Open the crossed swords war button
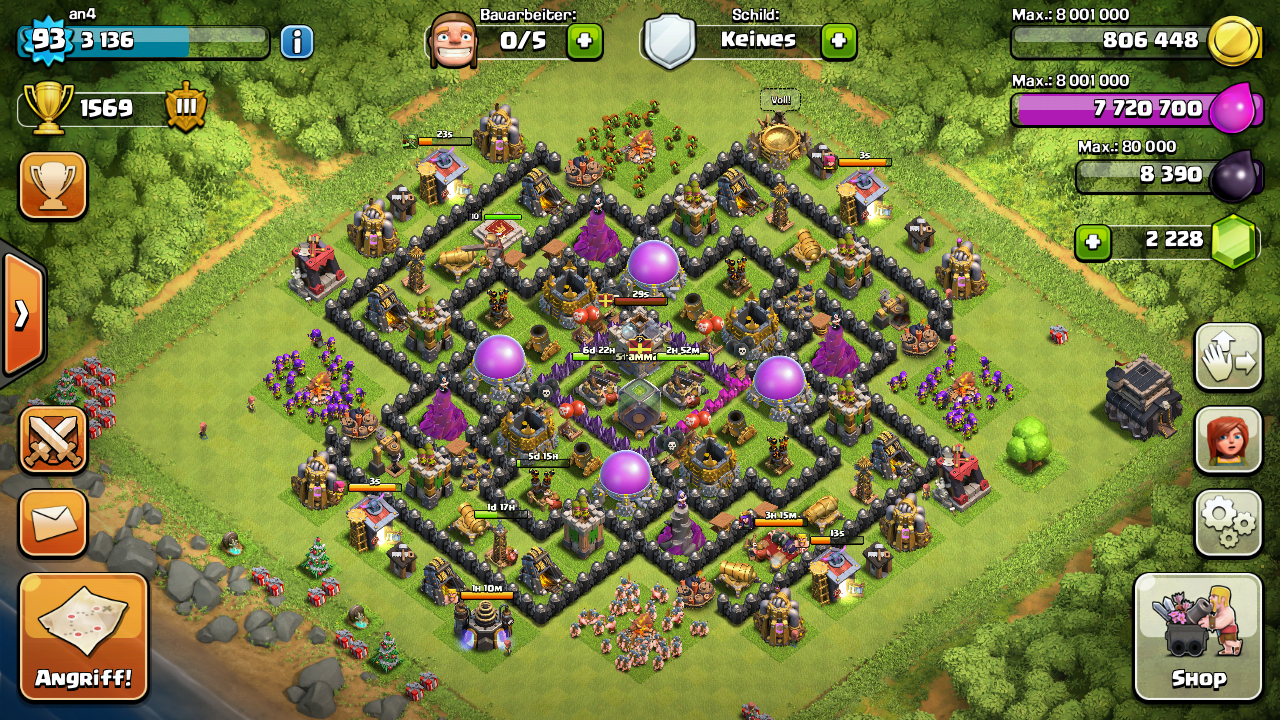1280x720 pixels. 53,440
